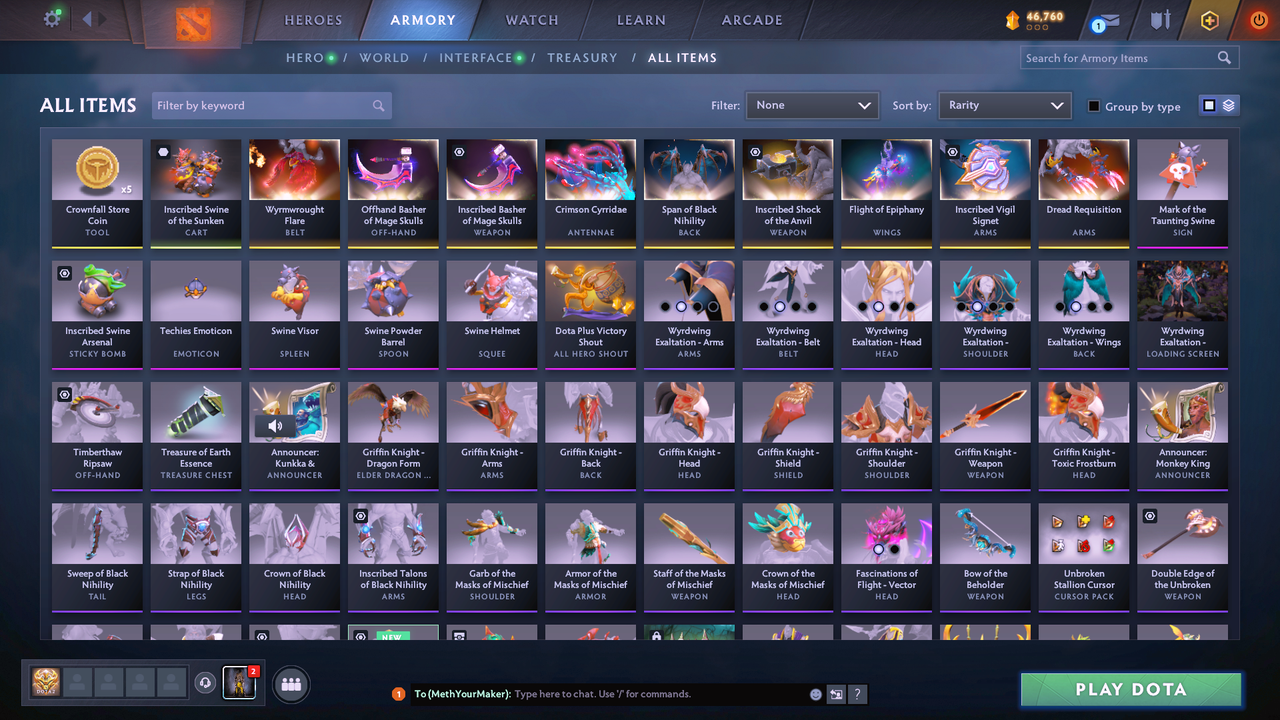Enable the Group by type checkbox
Image resolution: width=1280 pixels, height=720 pixels.
click(1093, 106)
